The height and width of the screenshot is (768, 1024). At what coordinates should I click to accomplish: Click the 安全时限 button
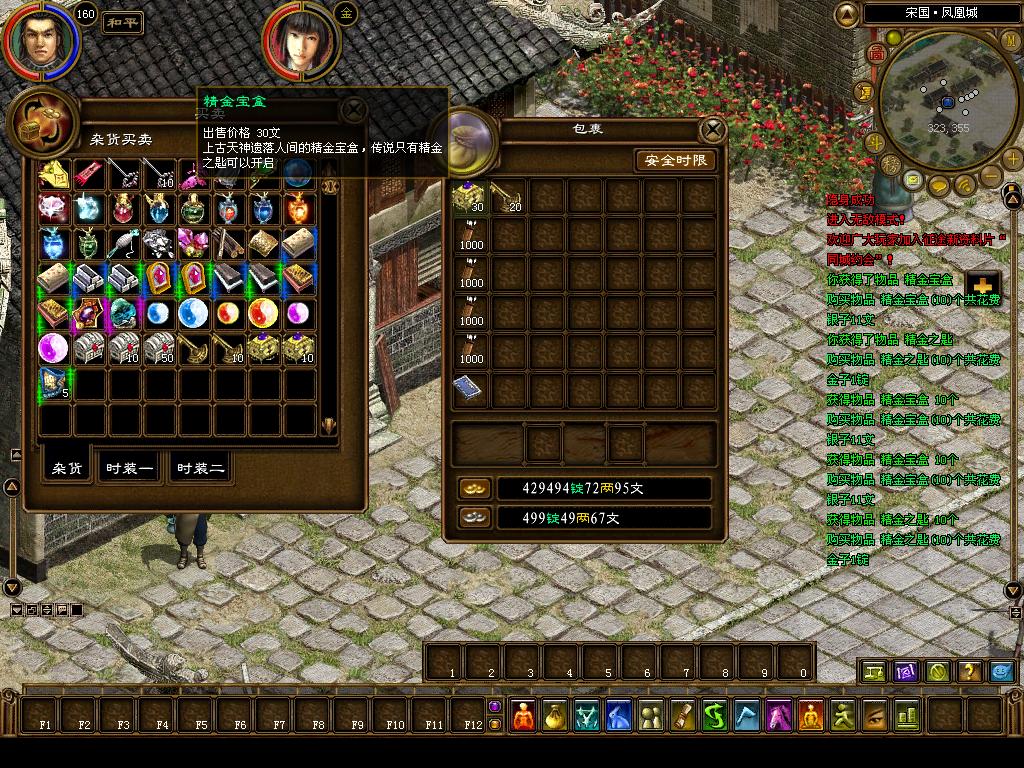click(675, 160)
